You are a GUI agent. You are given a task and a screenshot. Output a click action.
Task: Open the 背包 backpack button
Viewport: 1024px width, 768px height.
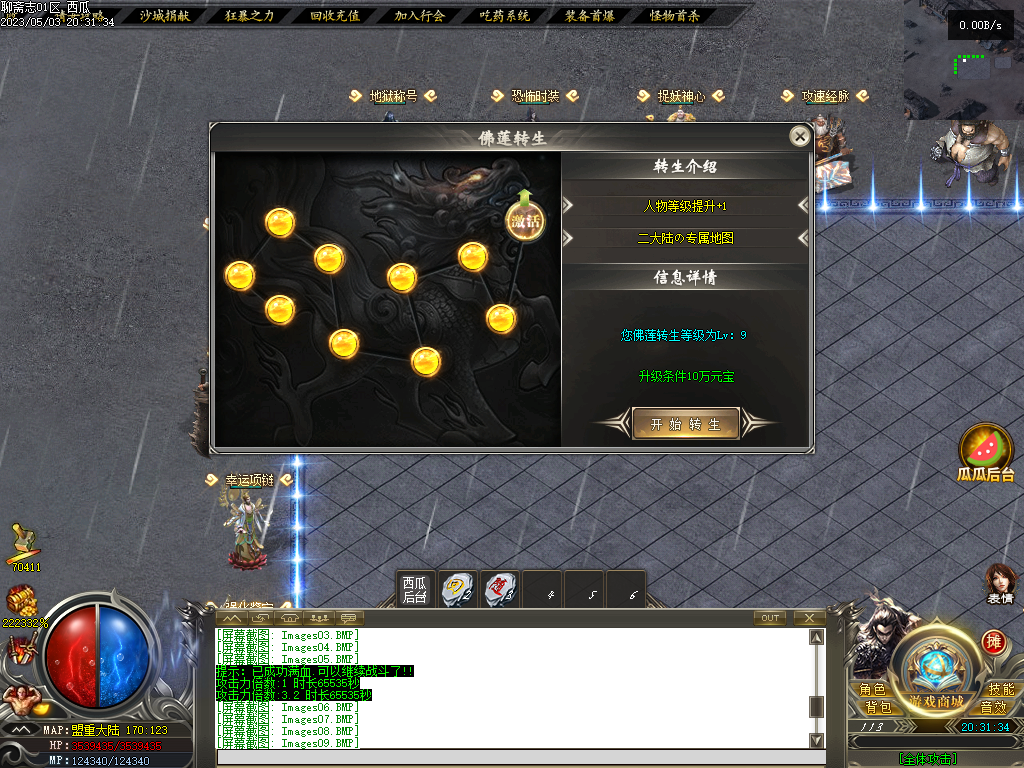pos(878,707)
